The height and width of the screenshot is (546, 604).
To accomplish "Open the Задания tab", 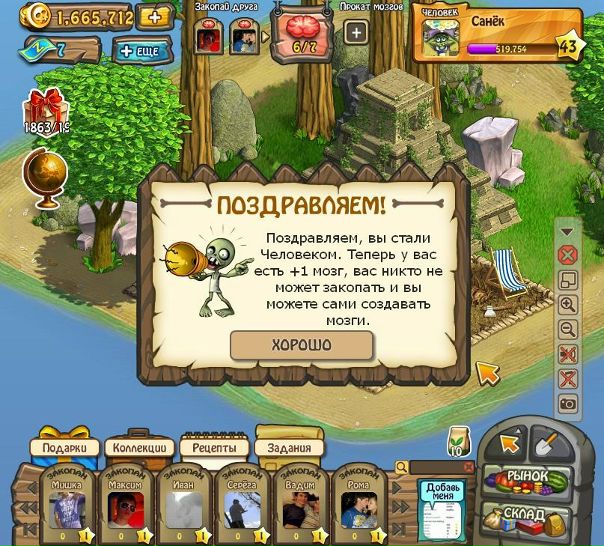I will pos(289,448).
